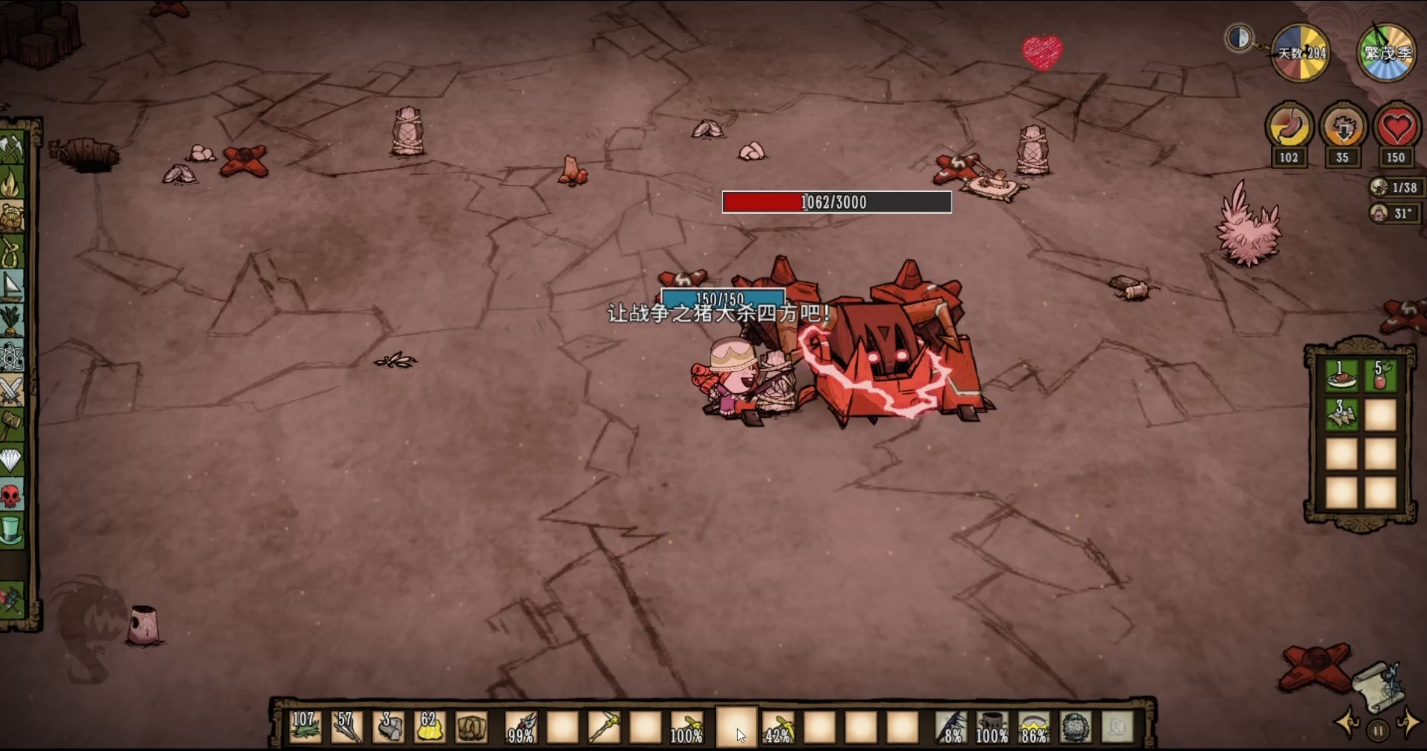The image size is (1427, 751).
Task: Take the meat dish from the container
Action: tap(1341, 376)
